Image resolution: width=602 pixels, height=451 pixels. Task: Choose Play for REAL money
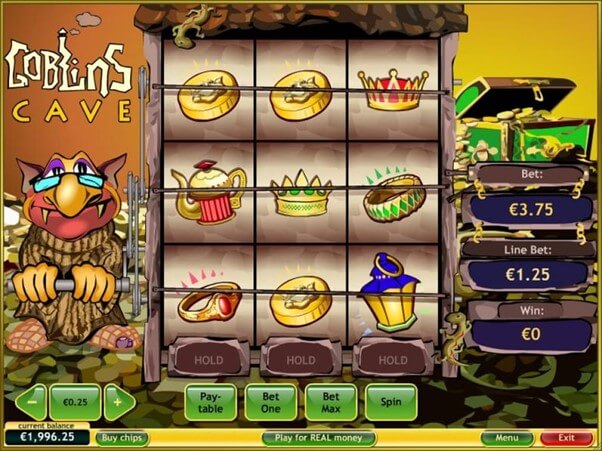click(319, 438)
